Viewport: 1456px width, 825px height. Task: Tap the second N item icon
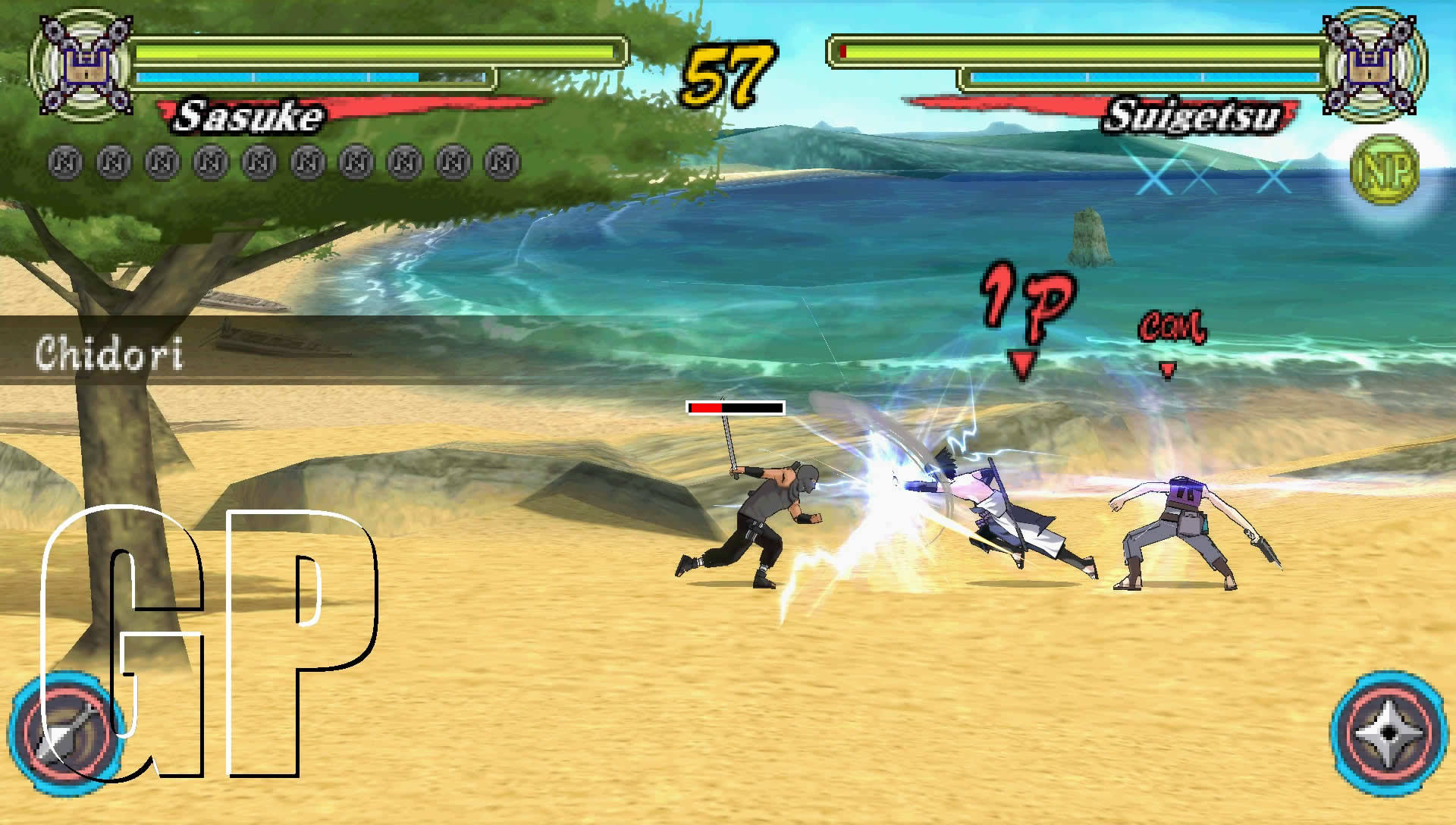(111, 159)
